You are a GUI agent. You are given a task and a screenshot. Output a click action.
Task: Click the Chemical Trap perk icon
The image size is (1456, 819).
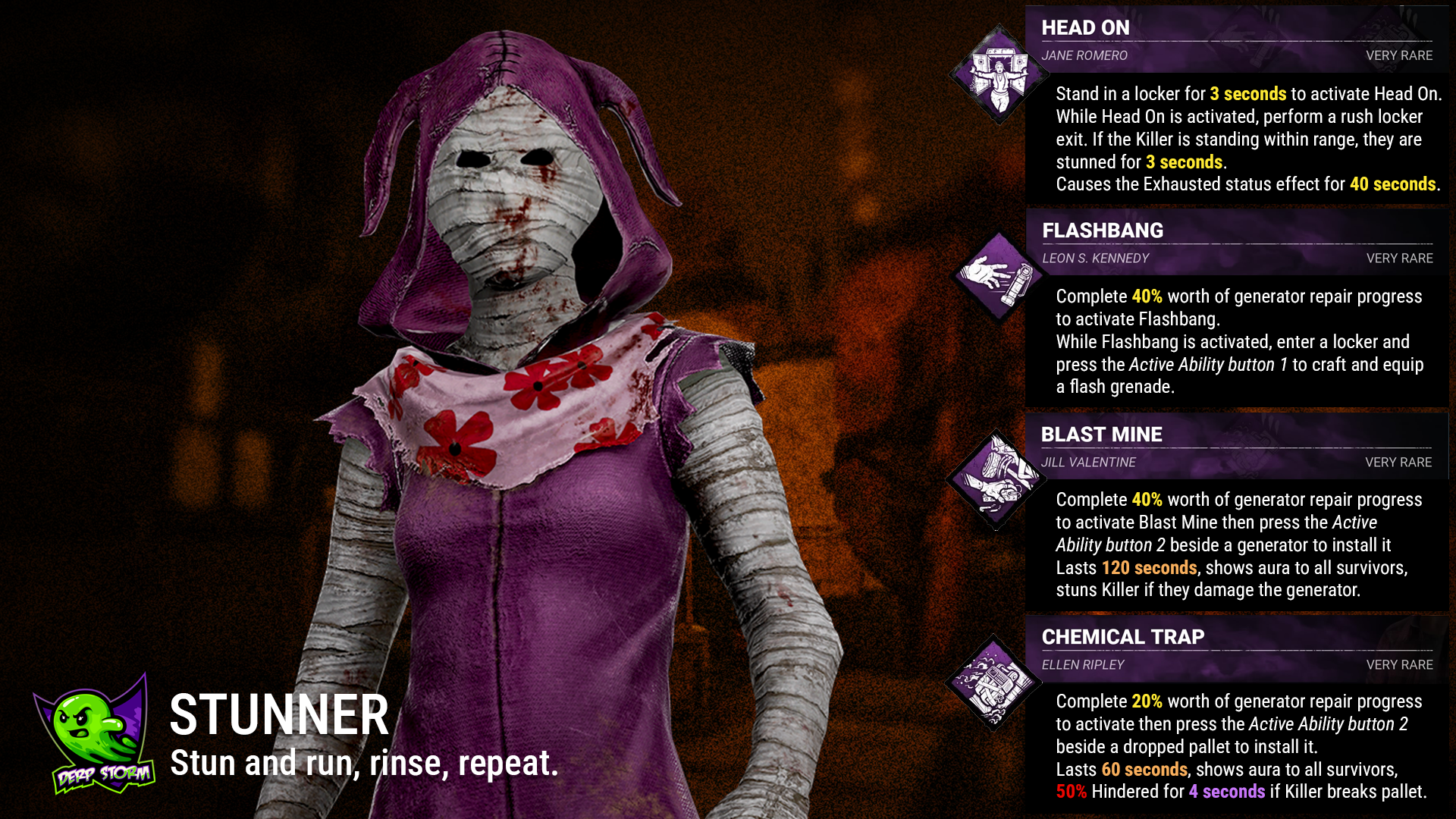(993, 682)
